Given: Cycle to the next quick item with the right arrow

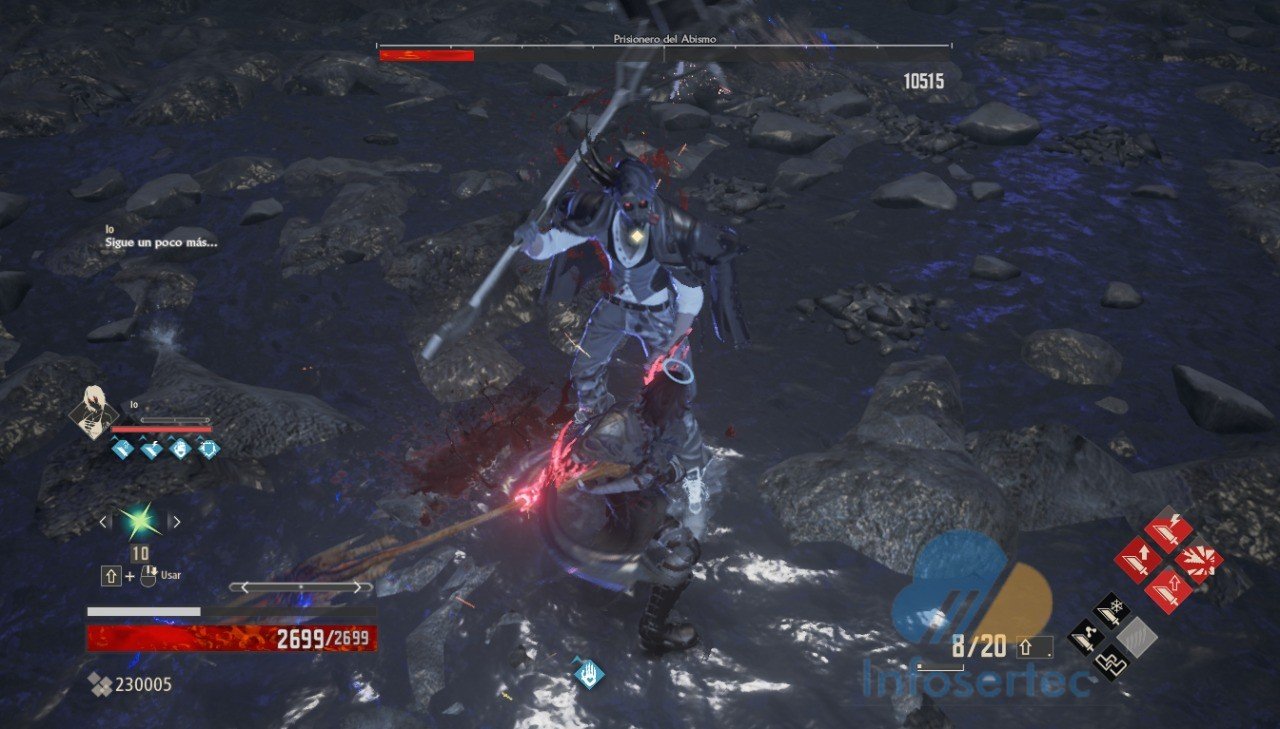Looking at the screenshot, I should click(x=176, y=521).
